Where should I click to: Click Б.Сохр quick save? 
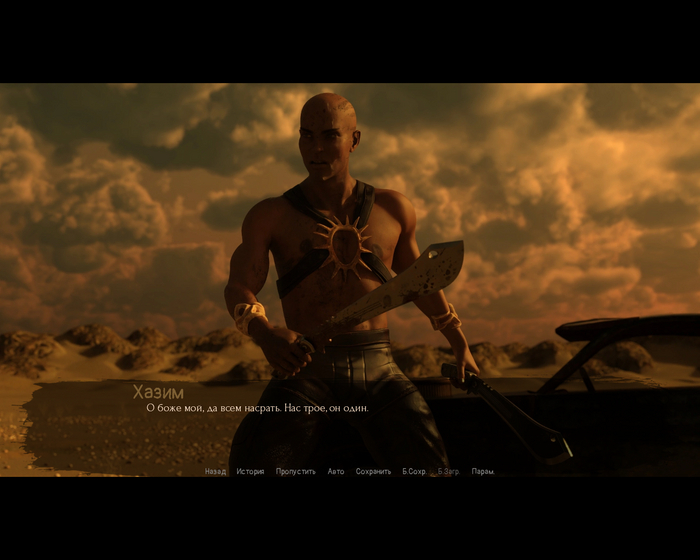pyautogui.click(x=414, y=471)
